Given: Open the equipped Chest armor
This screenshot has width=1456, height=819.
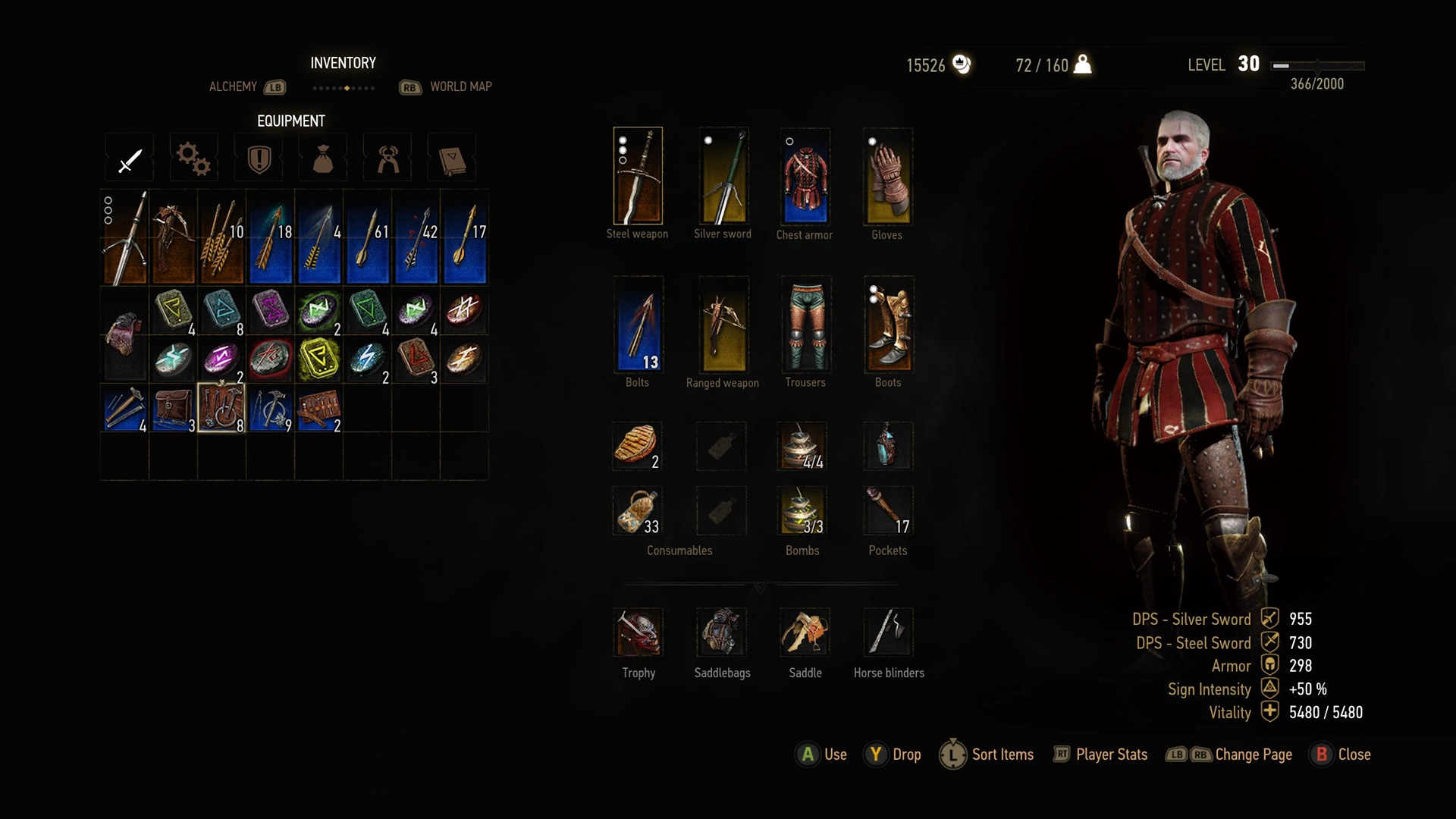Looking at the screenshot, I should click(x=804, y=176).
